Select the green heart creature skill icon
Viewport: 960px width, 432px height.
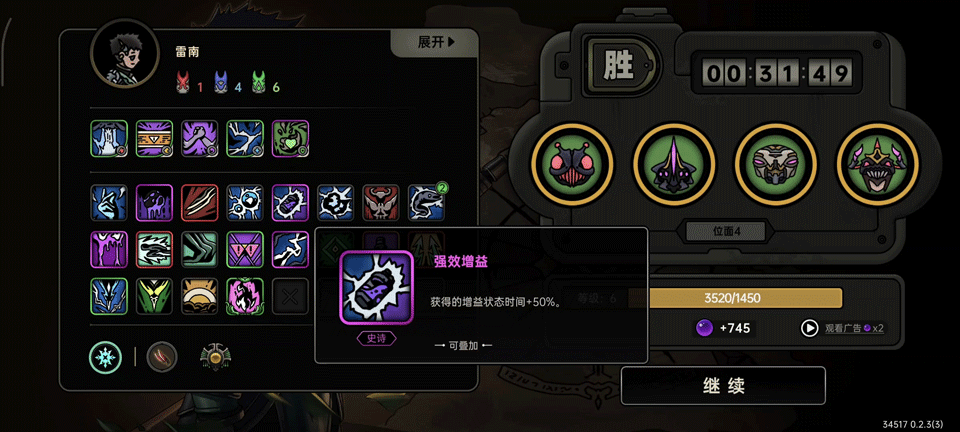[290, 139]
